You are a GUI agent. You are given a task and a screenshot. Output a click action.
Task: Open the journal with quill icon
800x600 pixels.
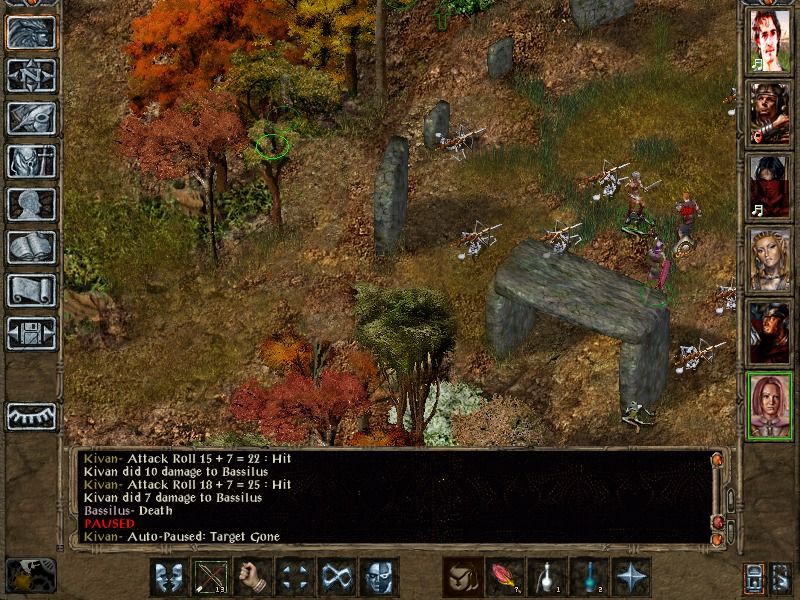tap(31, 118)
